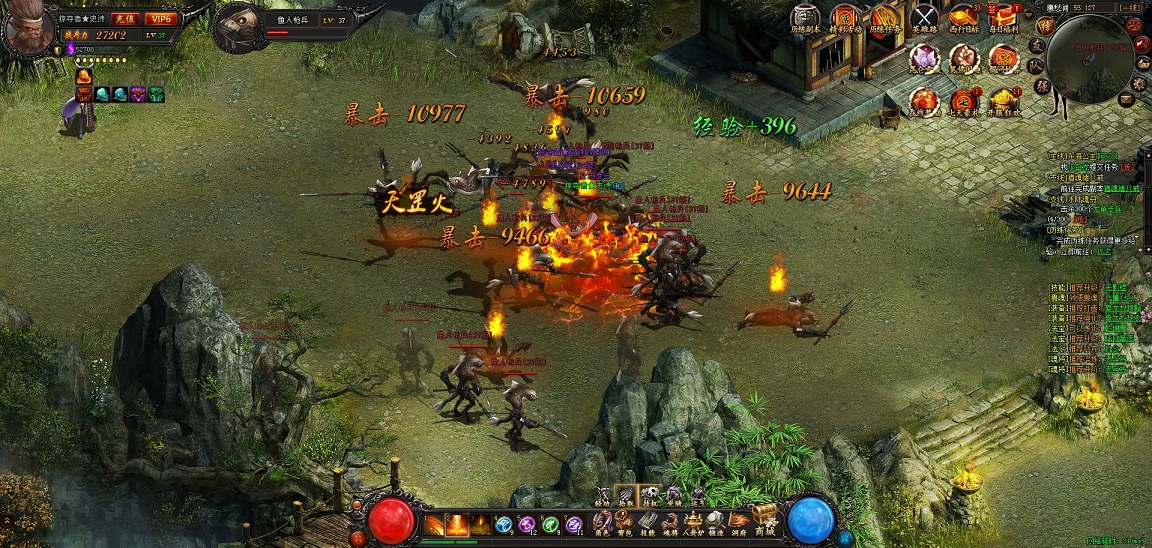Click the 充值 recharge button
Viewport: 1152px width, 548px height.
click(123, 18)
